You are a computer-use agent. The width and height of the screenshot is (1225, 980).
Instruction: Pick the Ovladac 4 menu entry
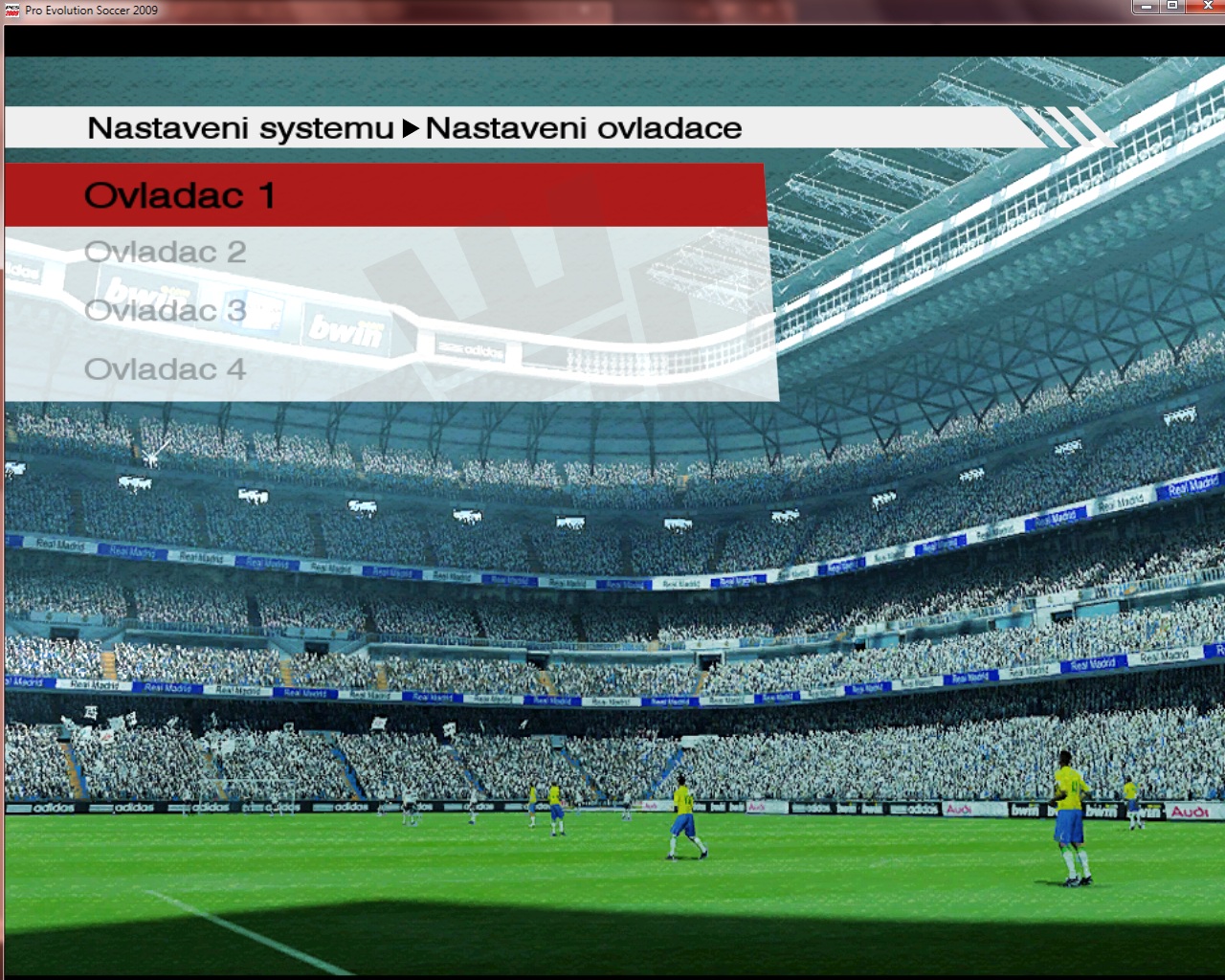pyautogui.click(x=166, y=368)
